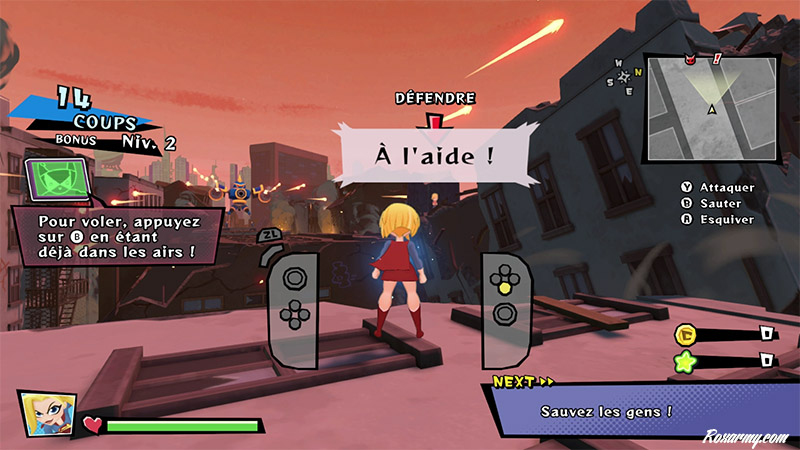
Task: Dismiss the flying tutorial hint box
Action: 115,236
